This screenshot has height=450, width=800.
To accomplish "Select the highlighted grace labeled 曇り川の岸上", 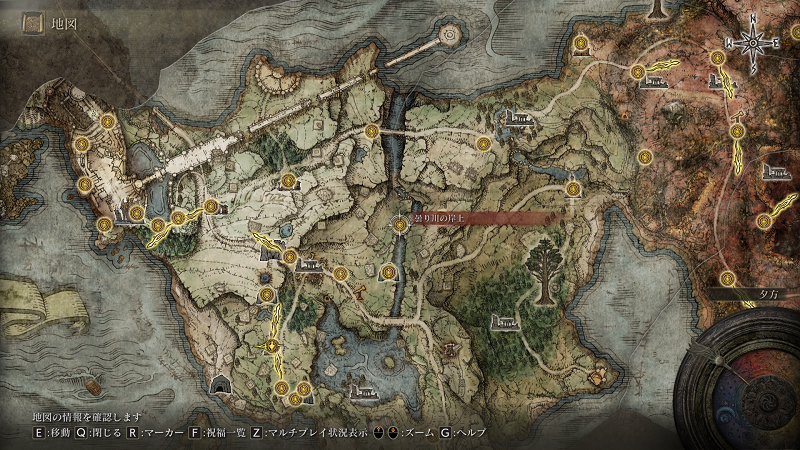I will (401, 226).
